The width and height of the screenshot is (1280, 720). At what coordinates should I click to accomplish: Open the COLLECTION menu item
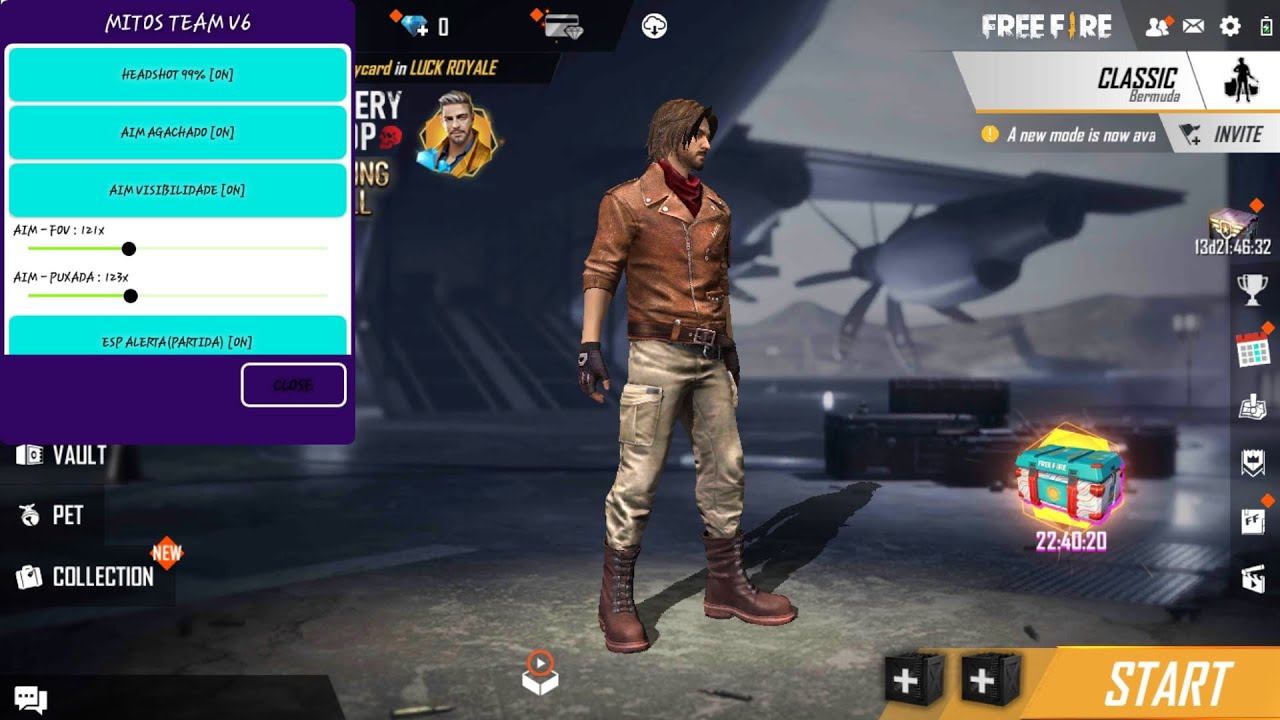pos(85,577)
